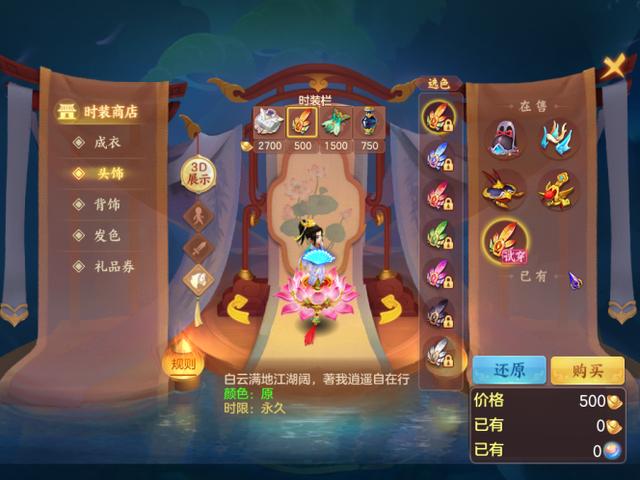Viewport: 640px width, 480px height.
Task: Rotate the character with the right arrow
Action: pyautogui.click(x=389, y=307)
